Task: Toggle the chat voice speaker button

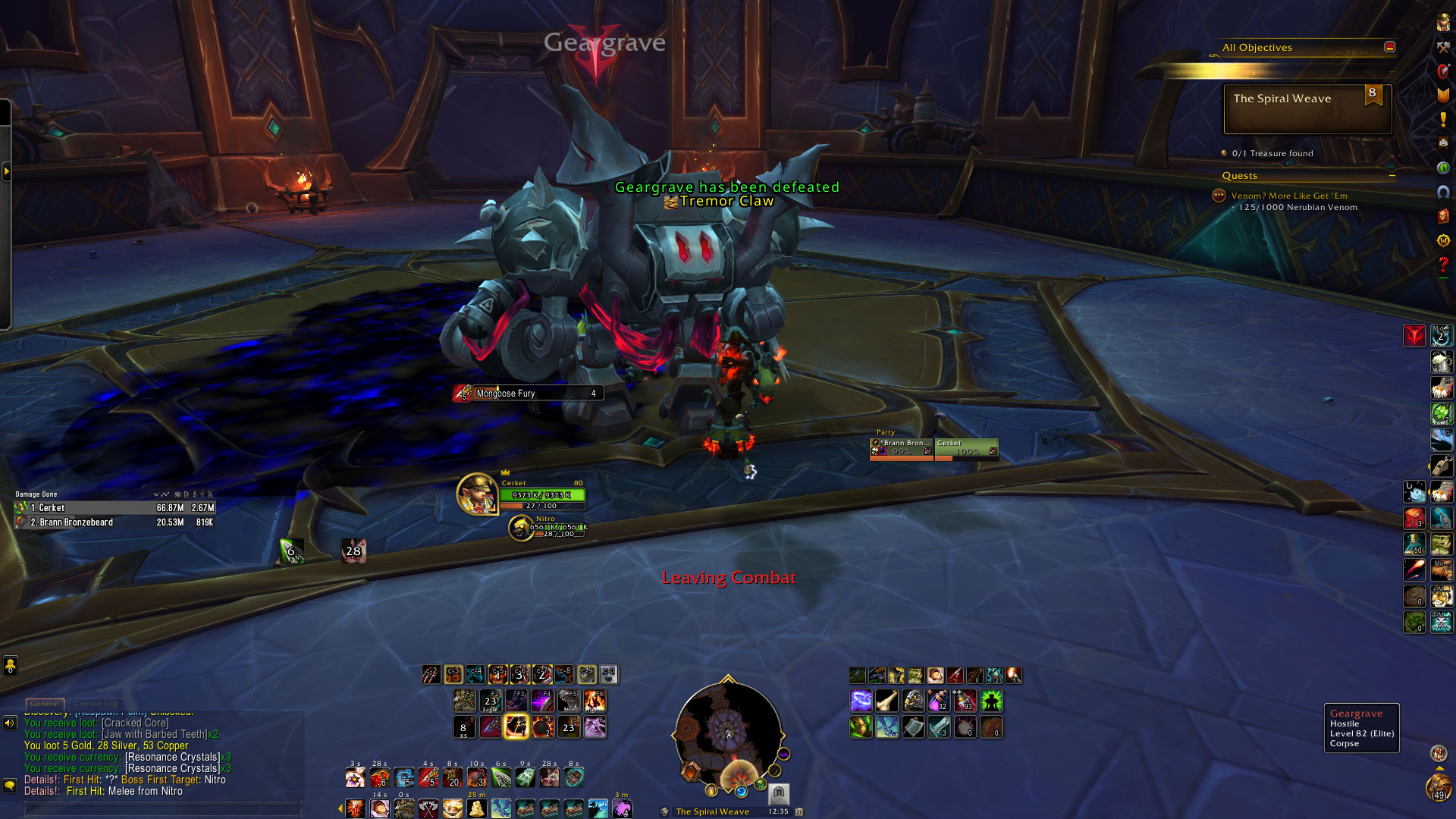Action: coord(10,723)
